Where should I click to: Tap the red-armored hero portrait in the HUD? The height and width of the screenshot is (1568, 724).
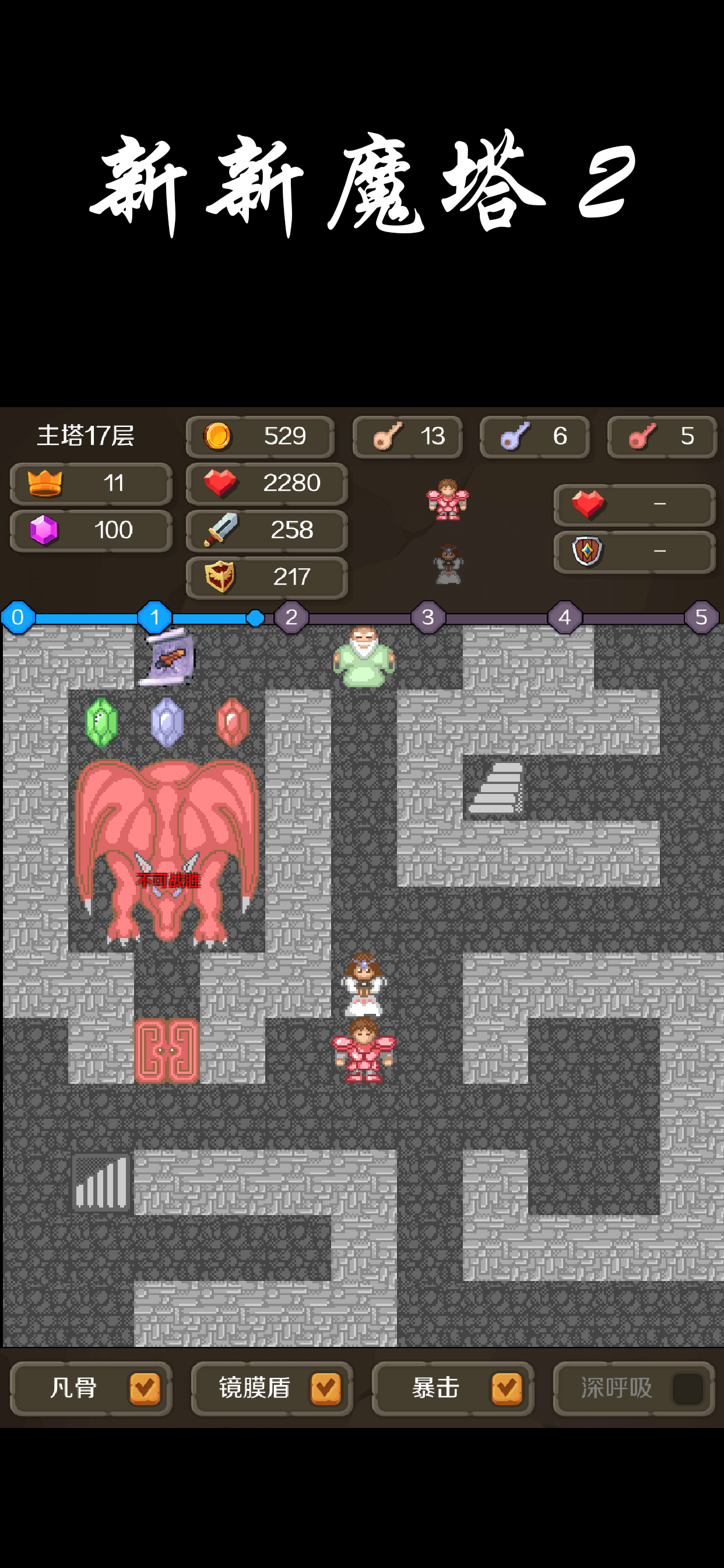448,500
